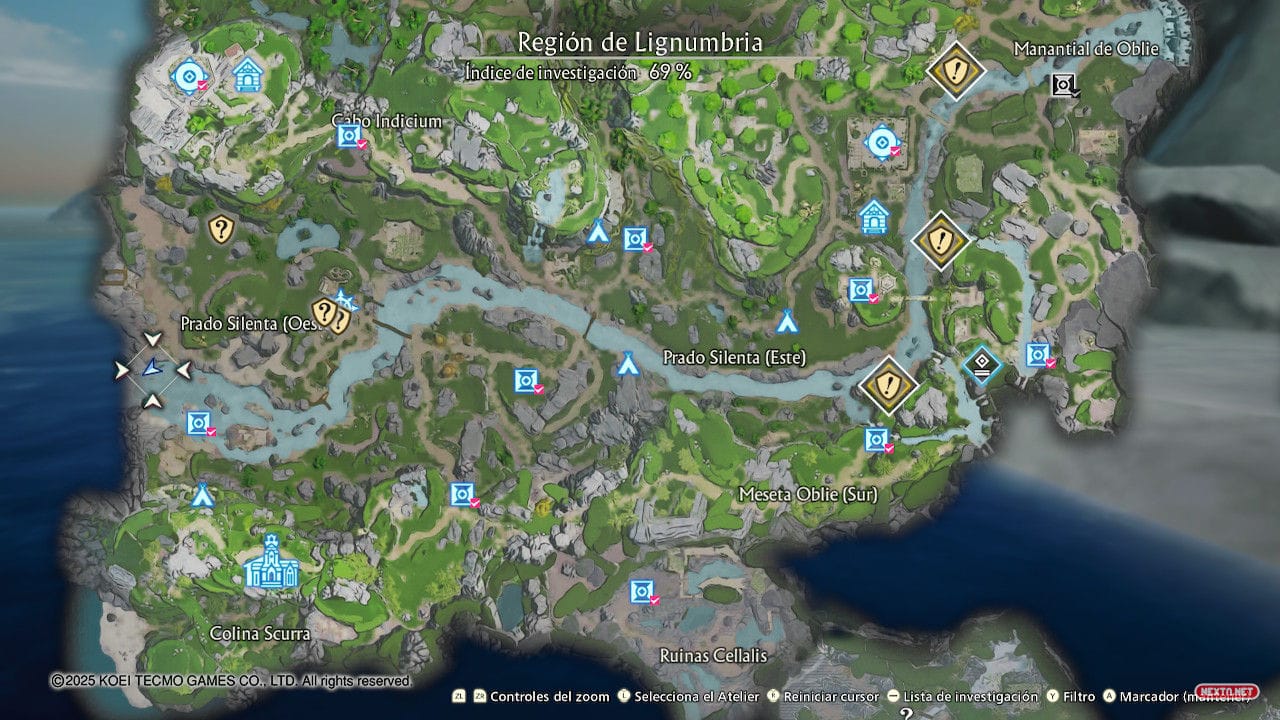Select the large Atelier building marker
Viewport: 1280px width, 720px height.
pyautogui.click(x=271, y=564)
